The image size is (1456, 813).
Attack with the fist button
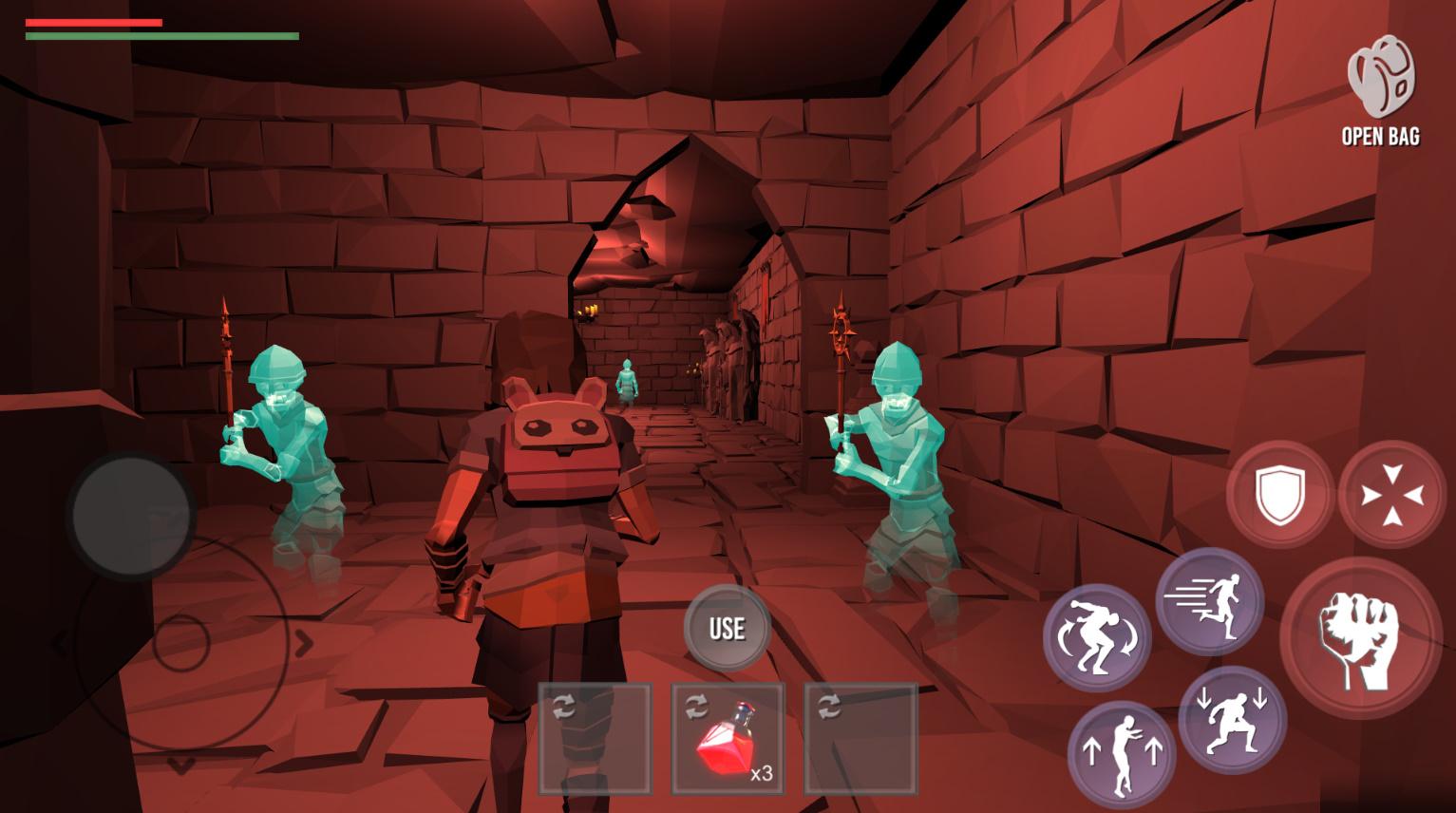pyautogui.click(x=1359, y=636)
